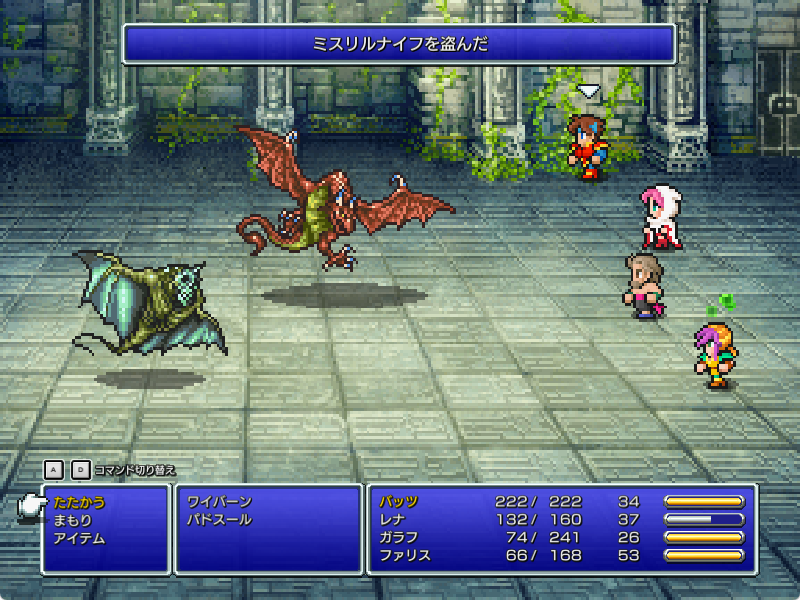The height and width of the screenshot is (600, 800).
Task: Target ワイバーン in the enemy list
Action: pyautogui.click(x=219, y=502)
